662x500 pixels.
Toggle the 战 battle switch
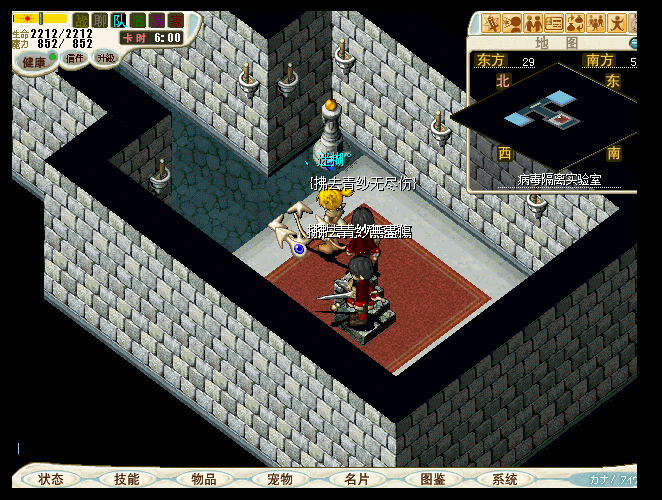coord(80,20)
